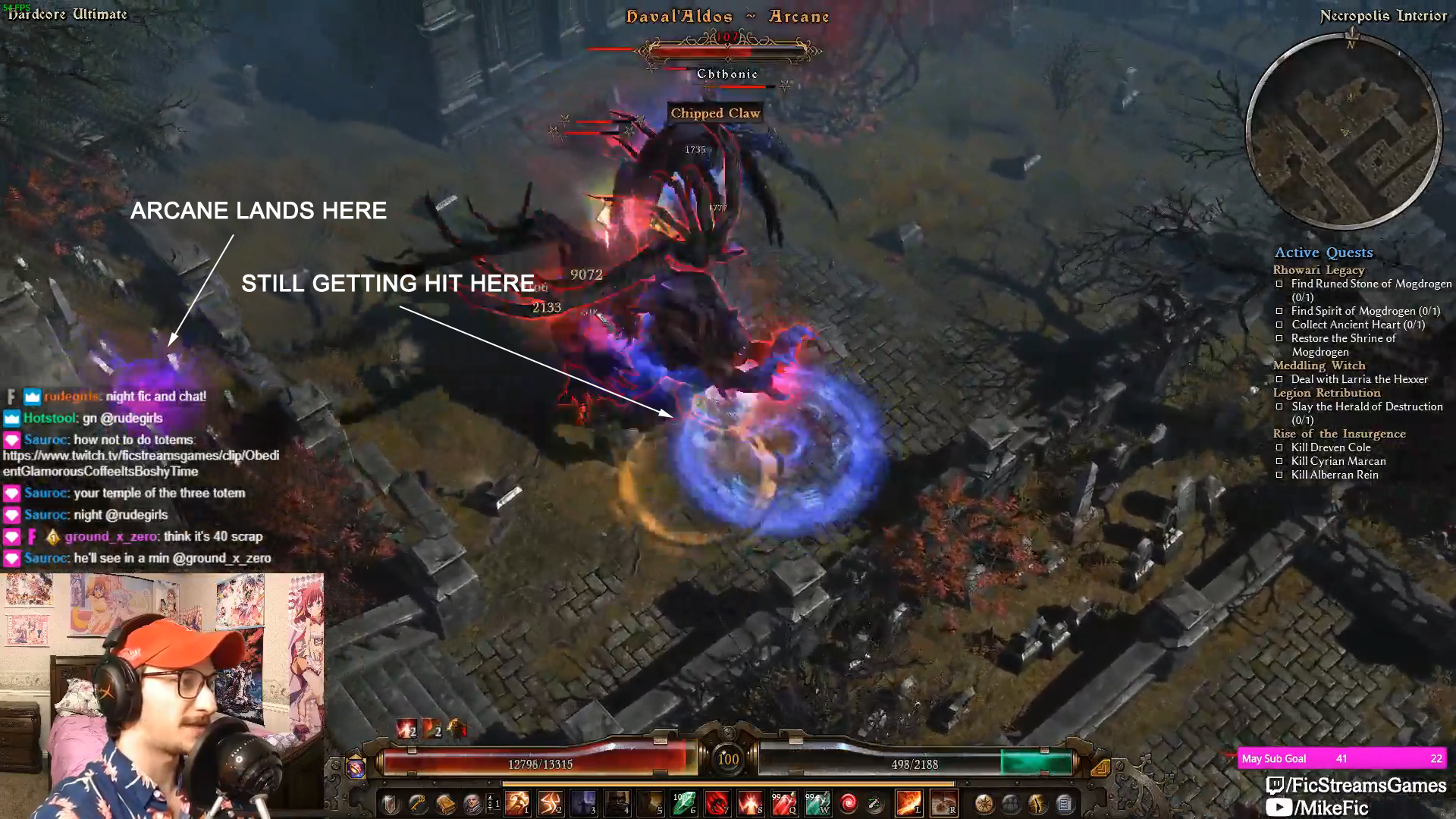Open the compass map button
Screen dimensions: 1456x819
[984, 804]
